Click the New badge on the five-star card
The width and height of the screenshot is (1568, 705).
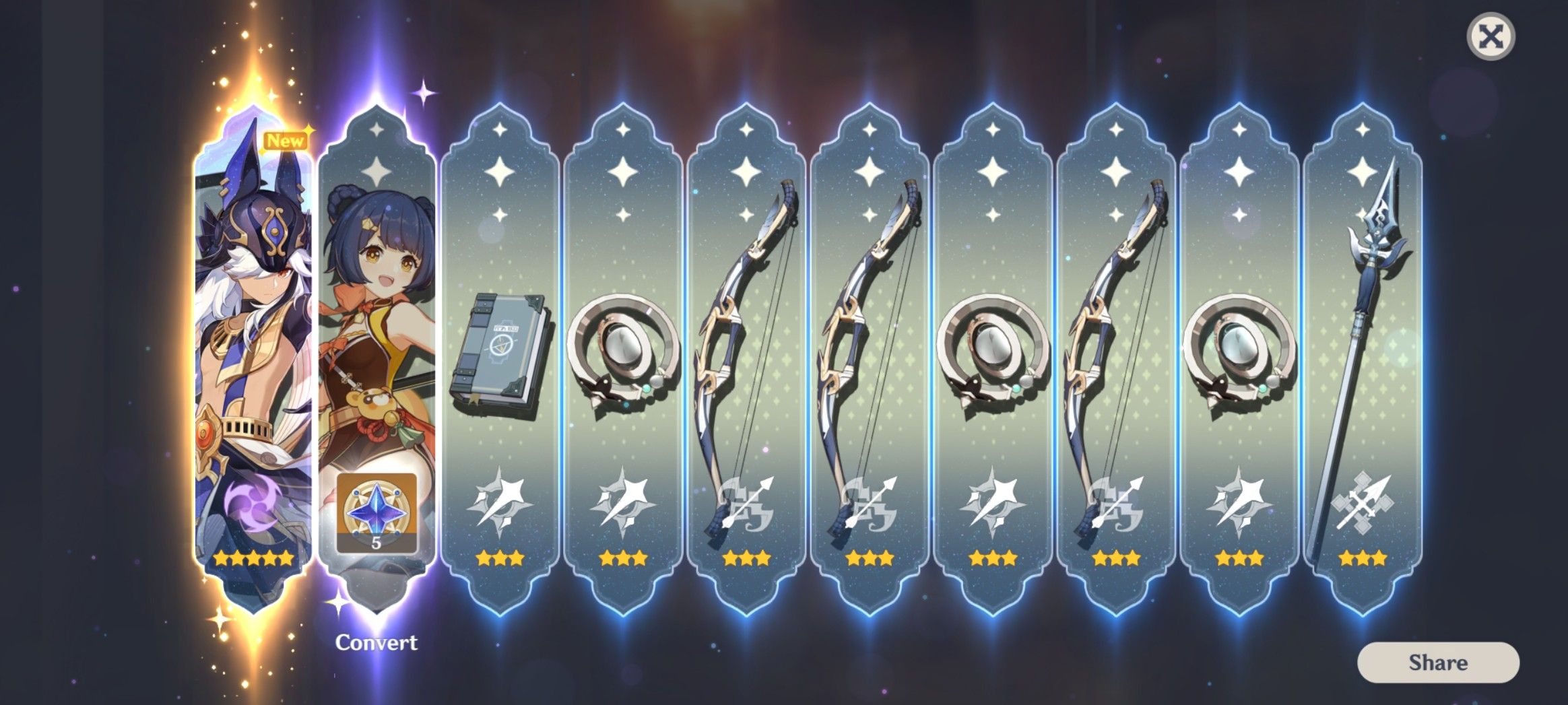[x=286, y=141]
